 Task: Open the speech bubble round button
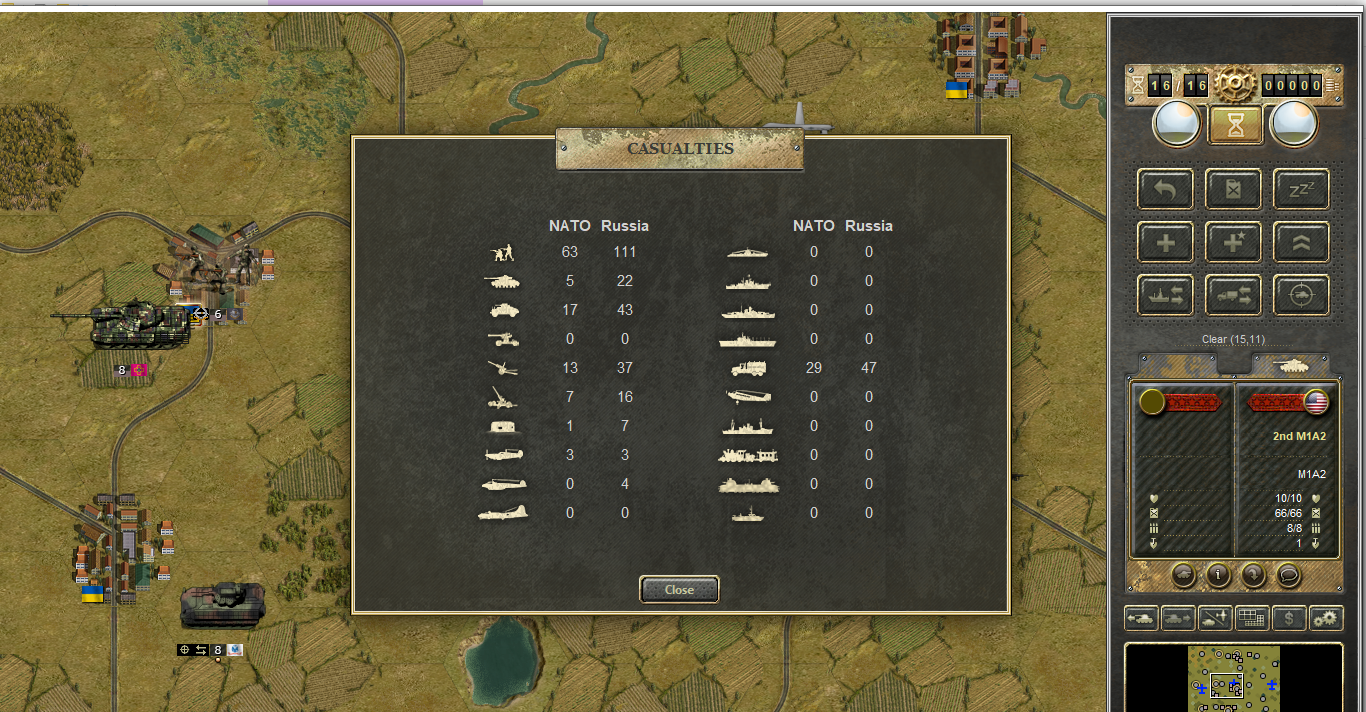[1288, 575]
